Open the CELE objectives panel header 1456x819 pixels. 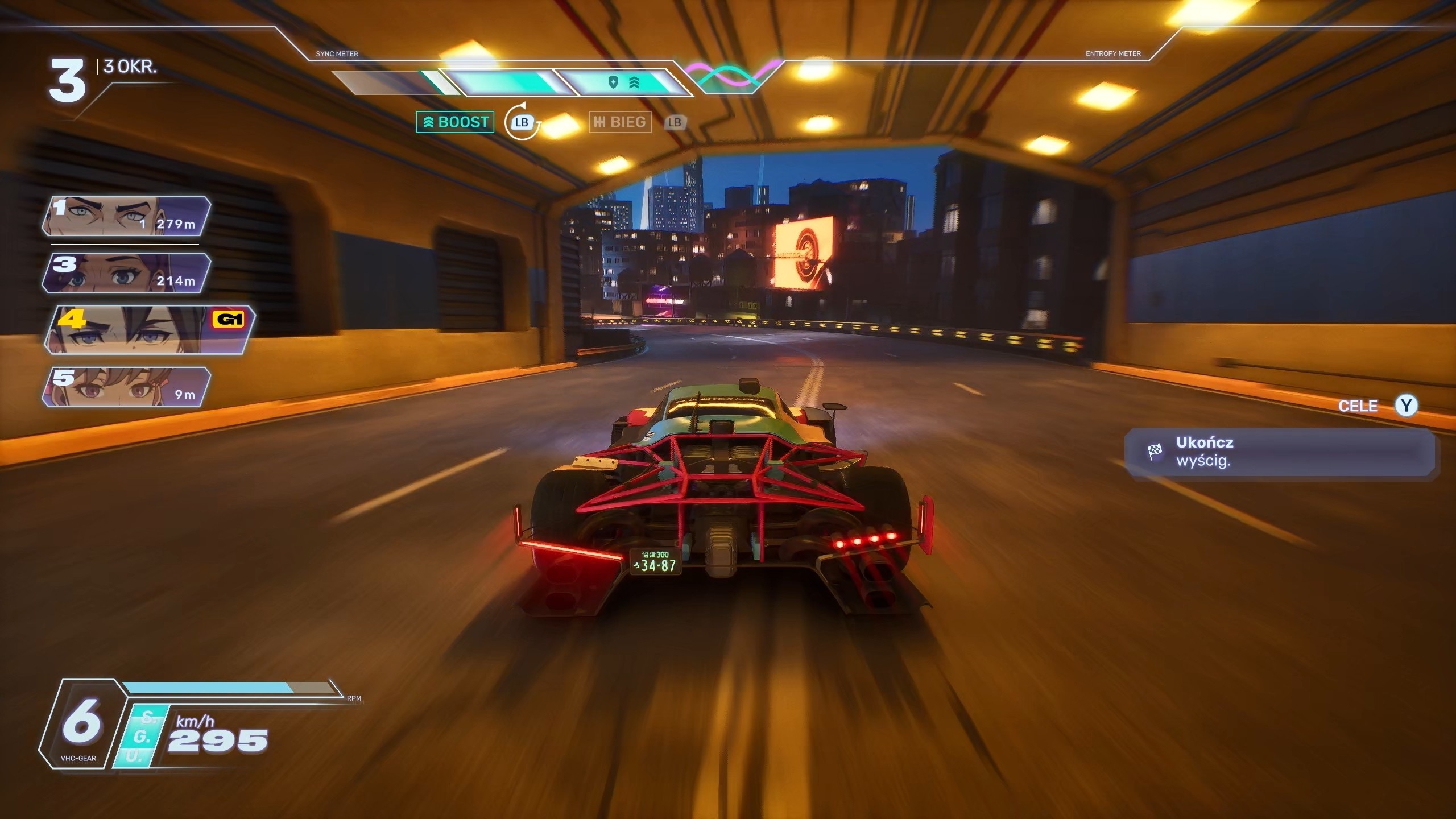click(x=1358, y=406)
